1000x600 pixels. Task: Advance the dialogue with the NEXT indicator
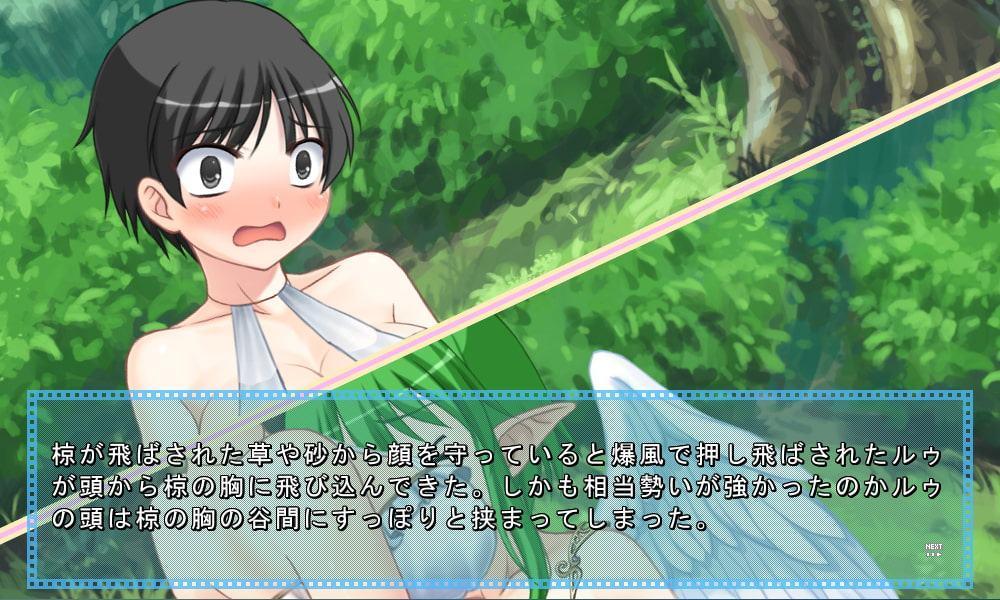coord(934,549)
